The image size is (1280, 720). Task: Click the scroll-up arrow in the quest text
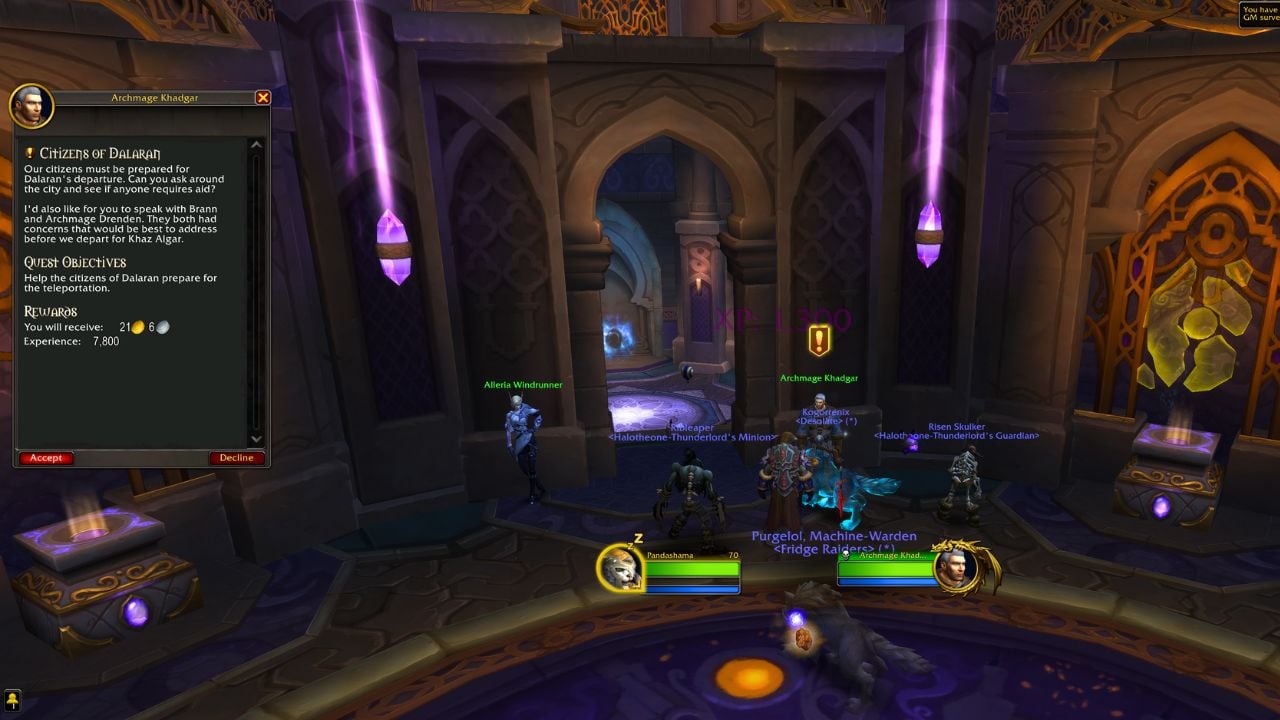tap(255, 143)
